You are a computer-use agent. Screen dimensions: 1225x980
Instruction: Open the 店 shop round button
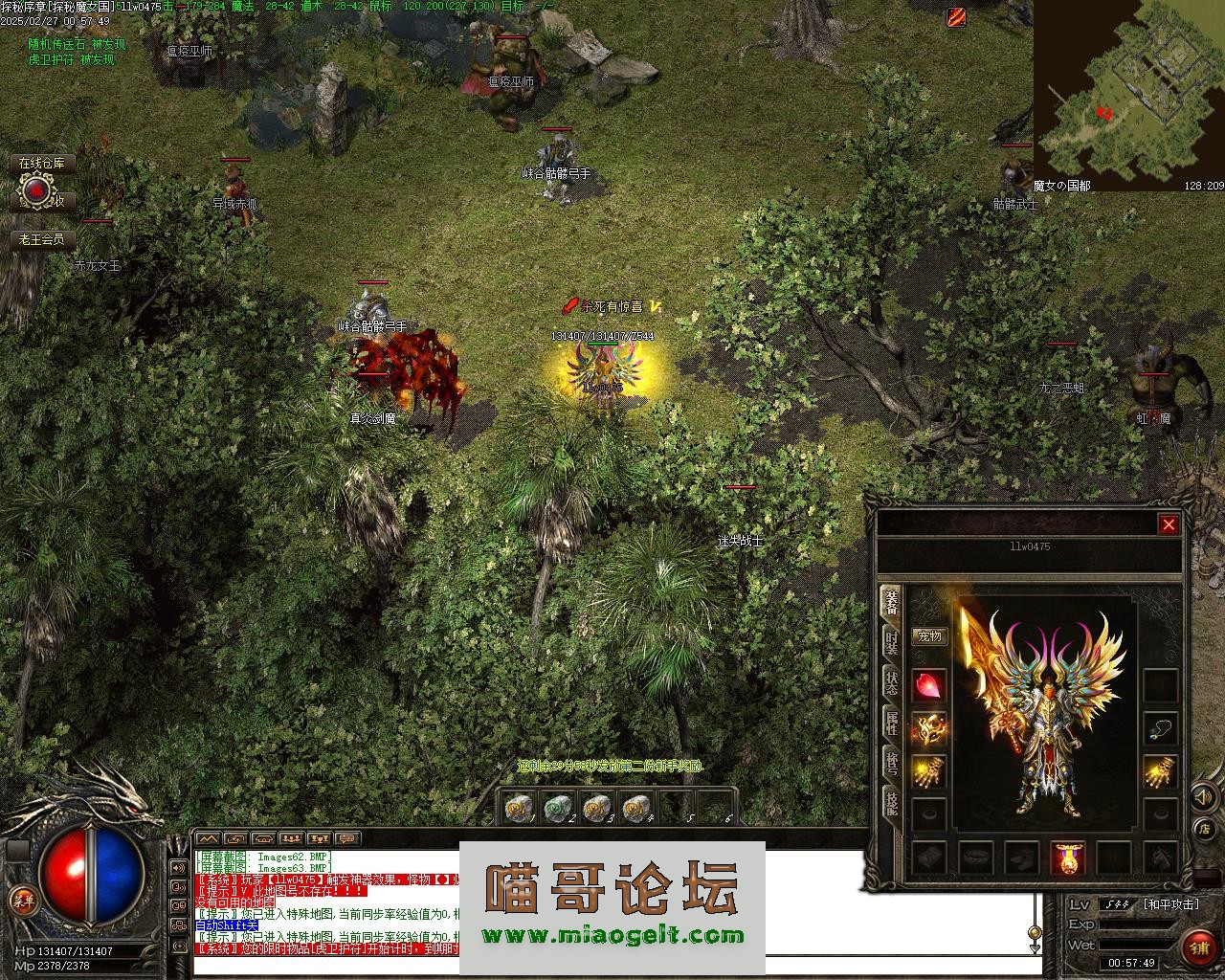1204,829
